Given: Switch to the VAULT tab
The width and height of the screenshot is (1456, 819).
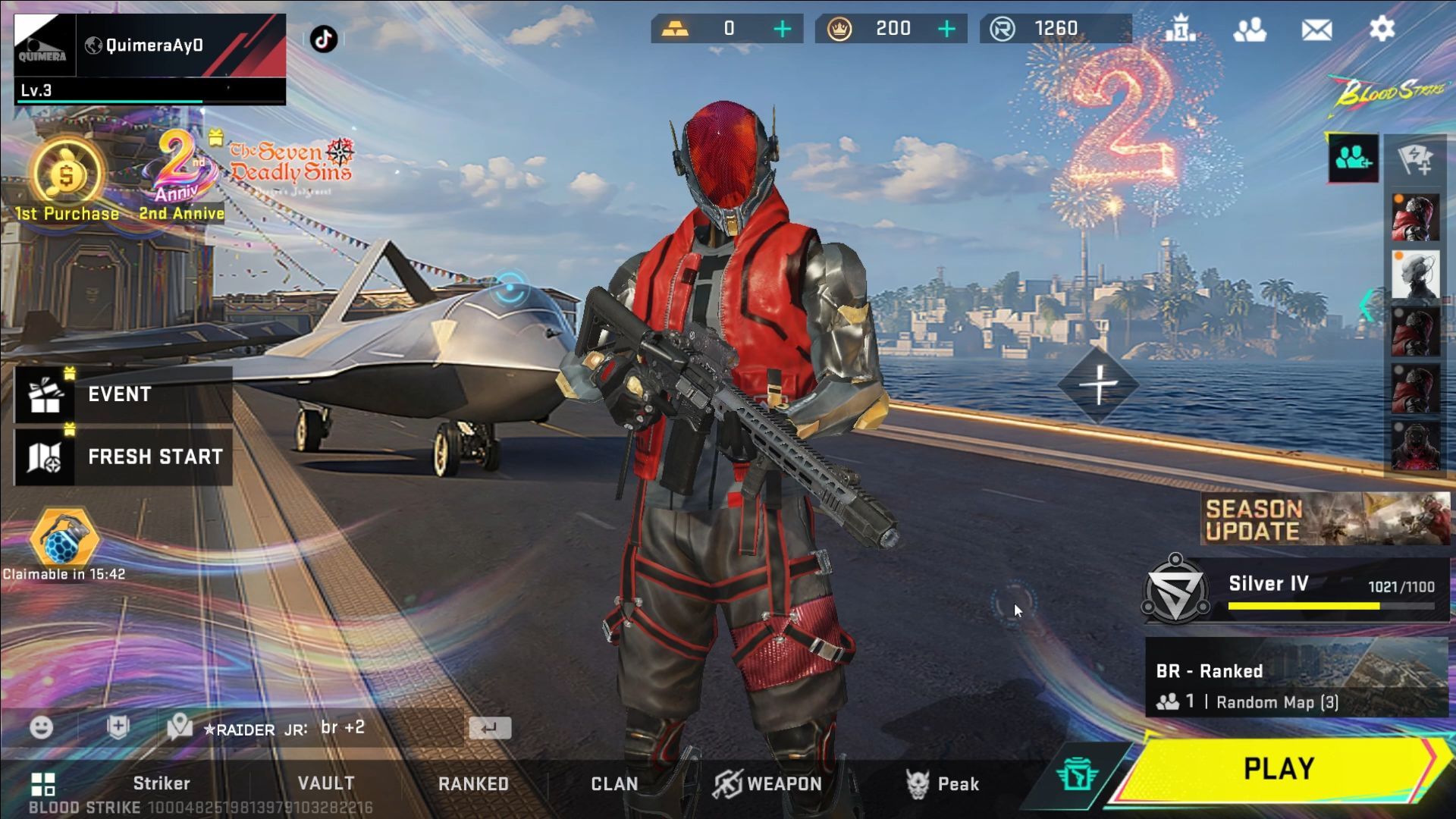Looking at the screenshot, I should 326,783.
